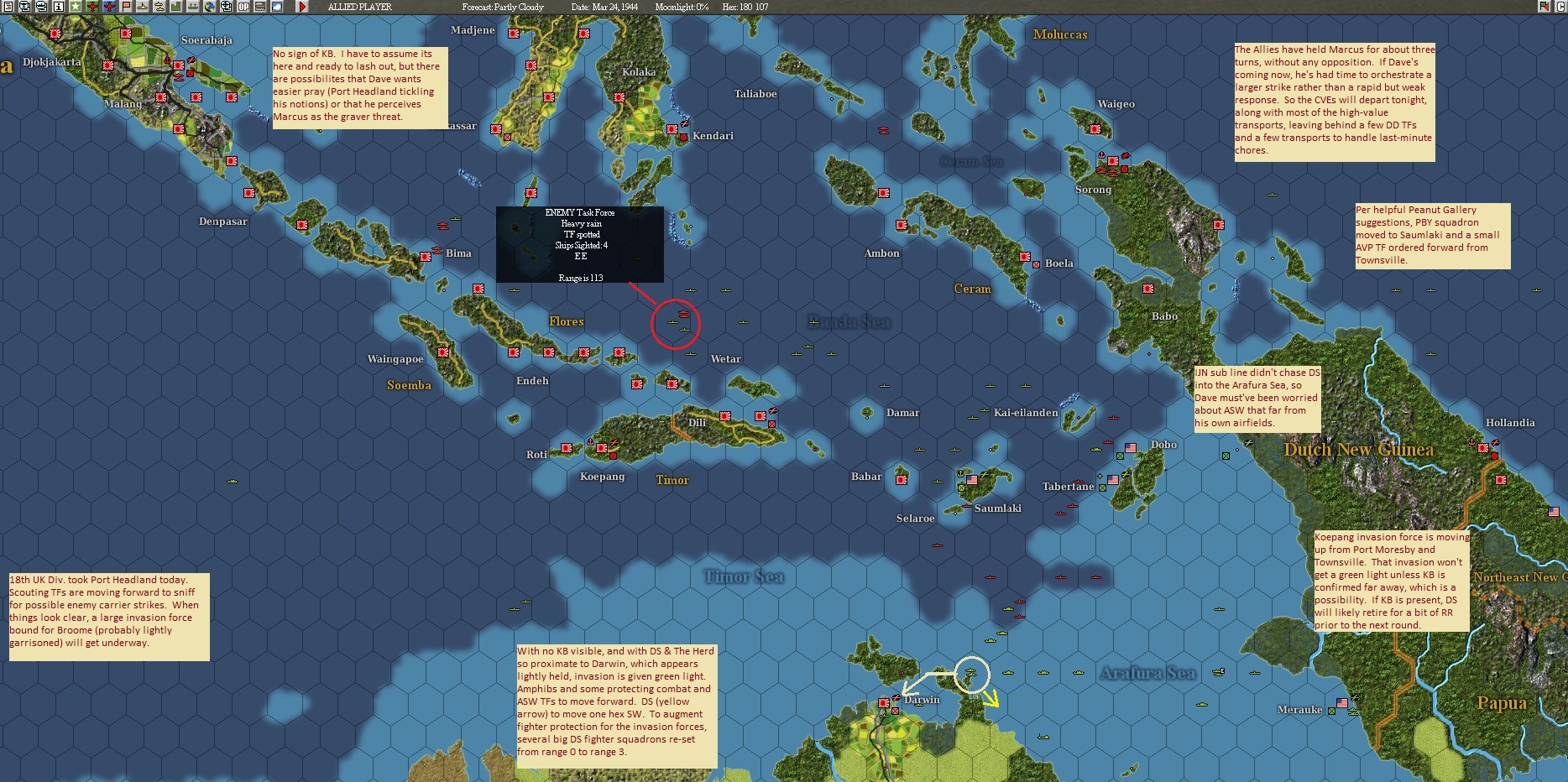1568x782 pixels.
Task: Open the operations report via the OP icon
Action: click(243, 8)
